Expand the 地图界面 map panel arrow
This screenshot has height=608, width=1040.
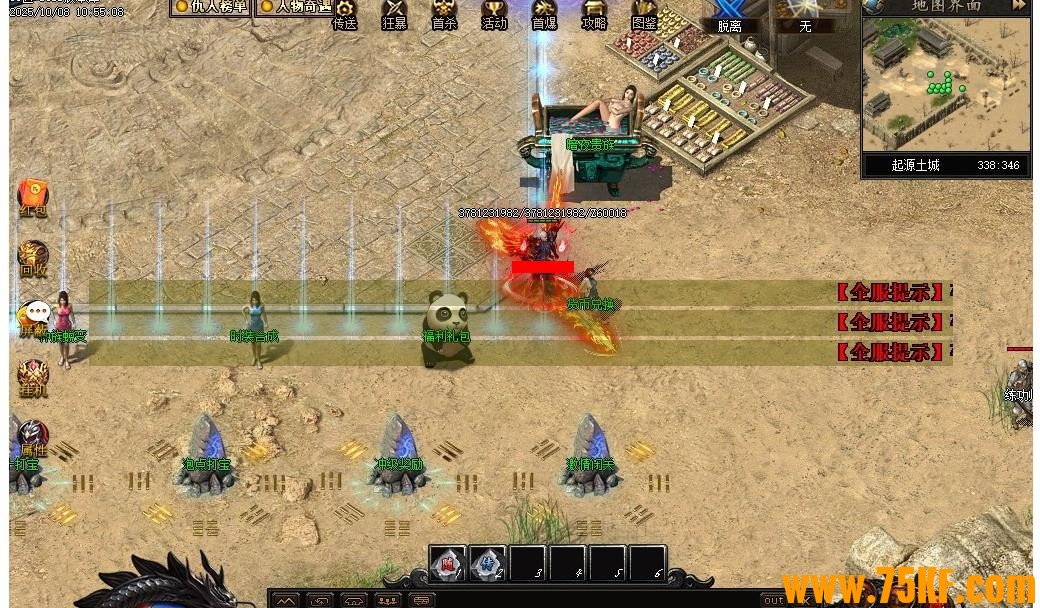click(x=1018, y=6)
